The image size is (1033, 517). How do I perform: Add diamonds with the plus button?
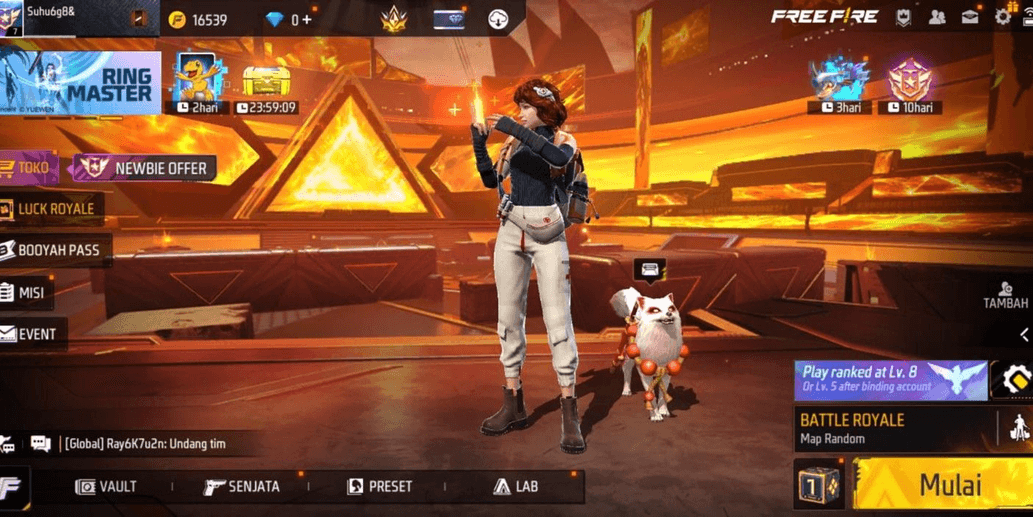click(307, 20)
